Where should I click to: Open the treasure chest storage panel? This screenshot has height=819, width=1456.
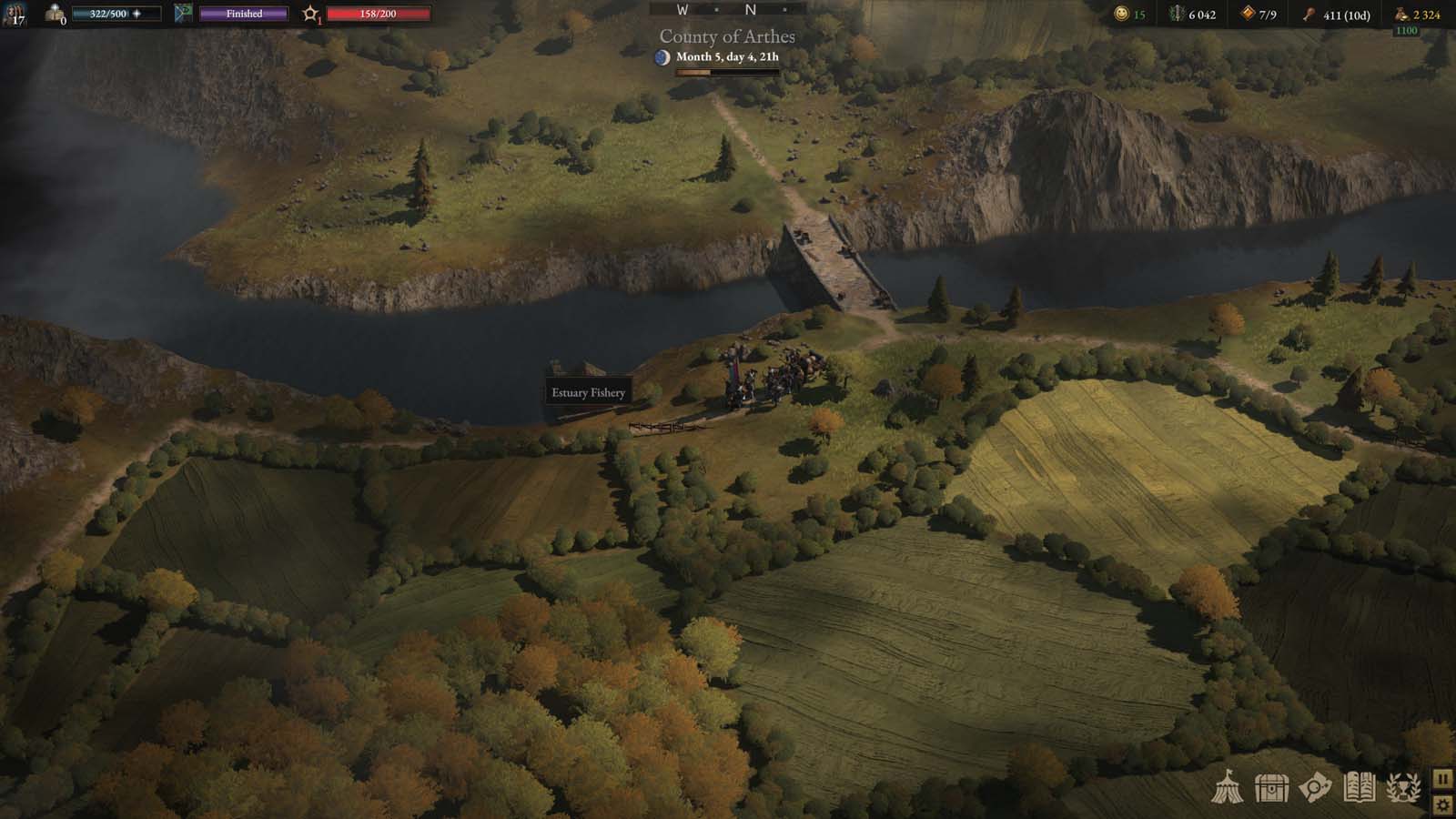[1269, 788]
